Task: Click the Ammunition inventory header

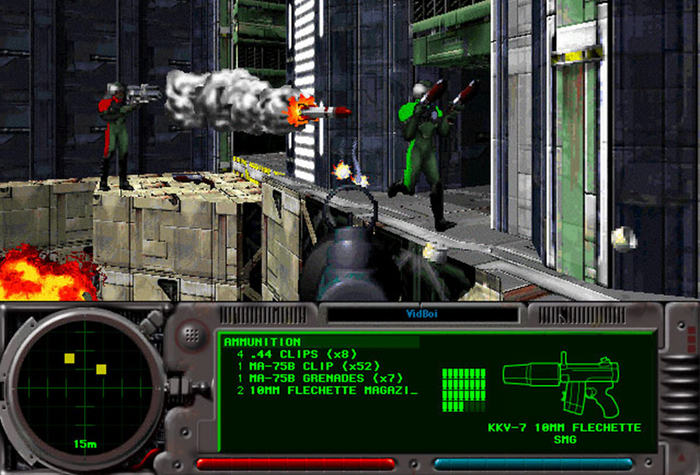Action: coord(264,342)
